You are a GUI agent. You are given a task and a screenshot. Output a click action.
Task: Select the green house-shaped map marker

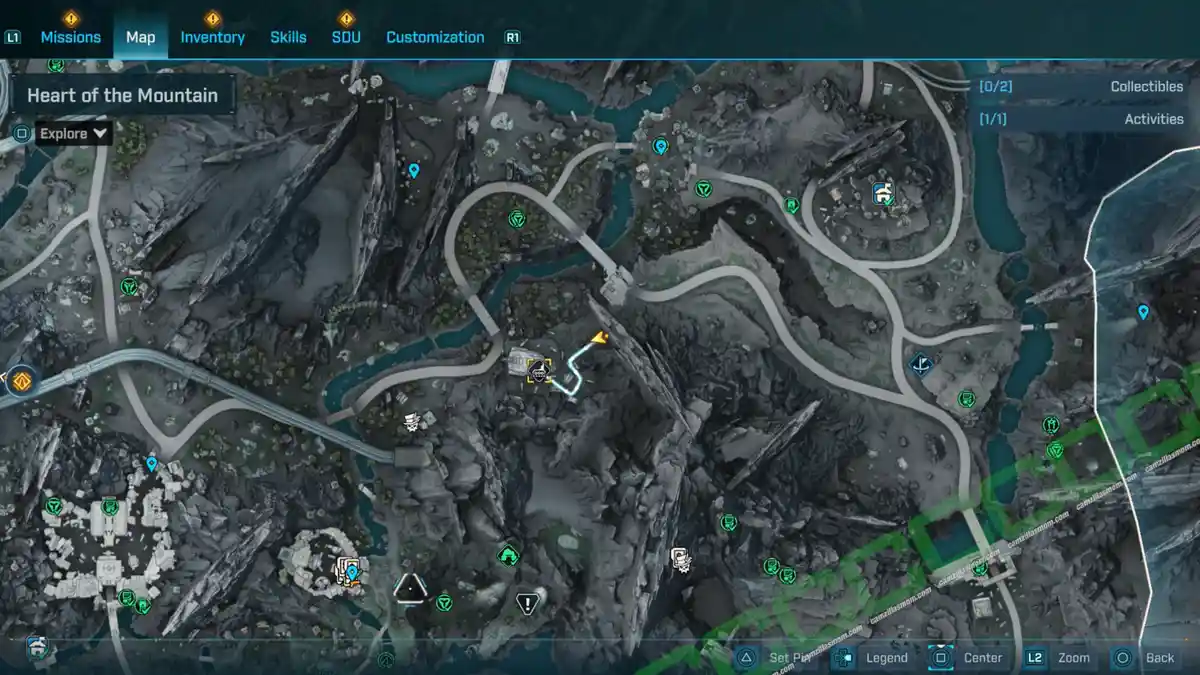508,554
